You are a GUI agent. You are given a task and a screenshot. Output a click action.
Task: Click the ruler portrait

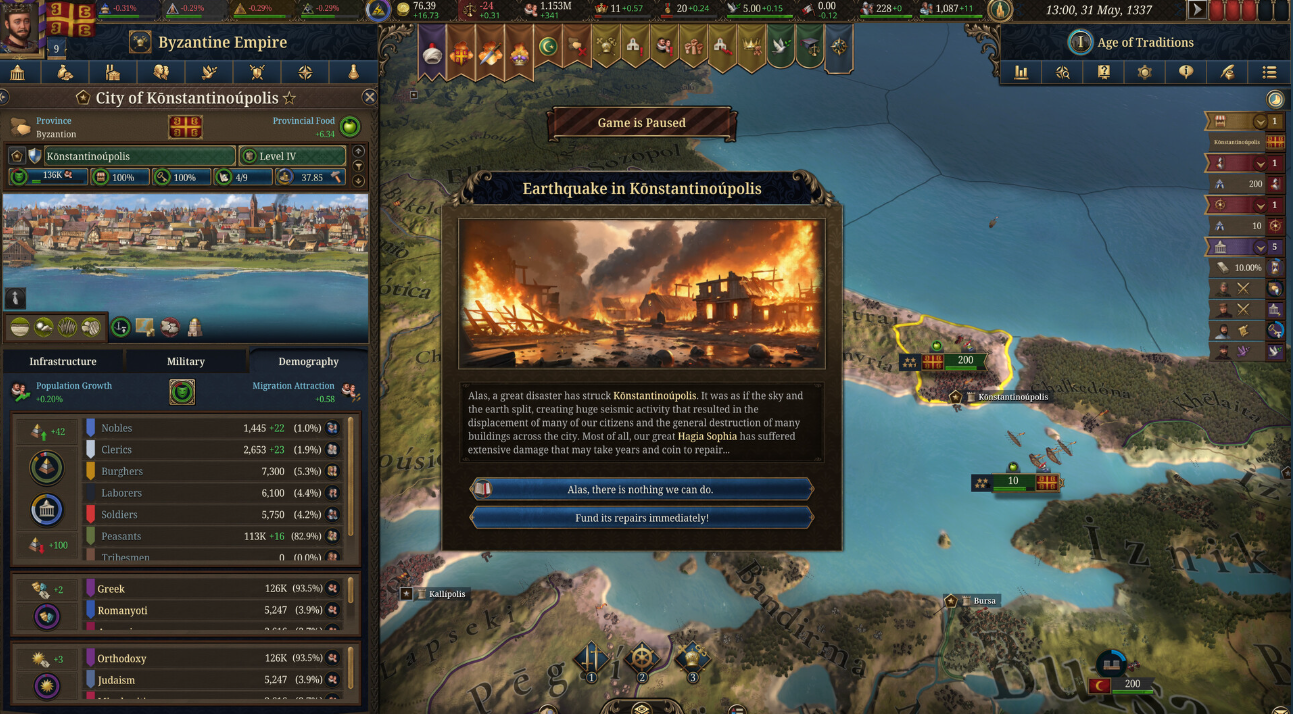tap(20, 30)
